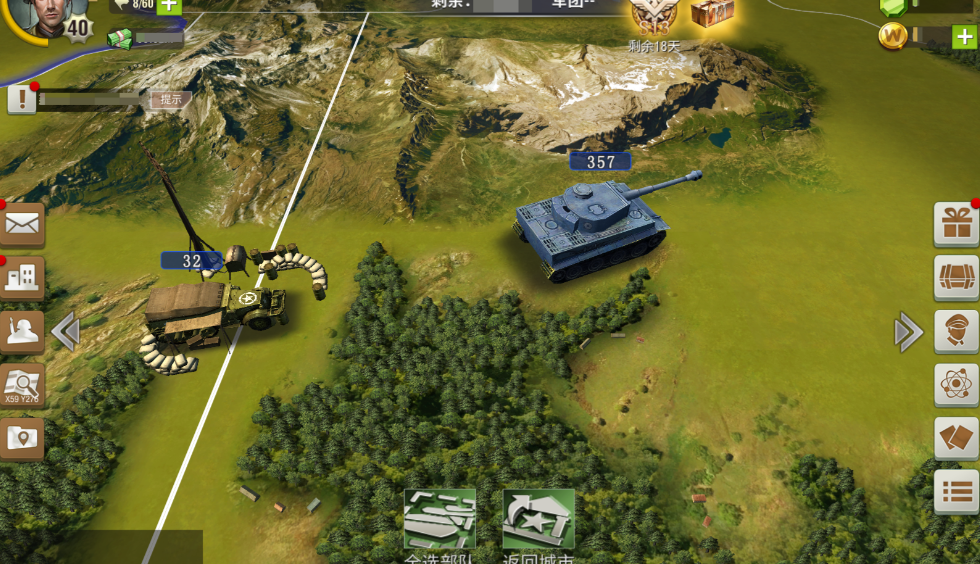Add gold coins with plus button
This screenshot has width=980, height=564.
[x=964, y=38]
